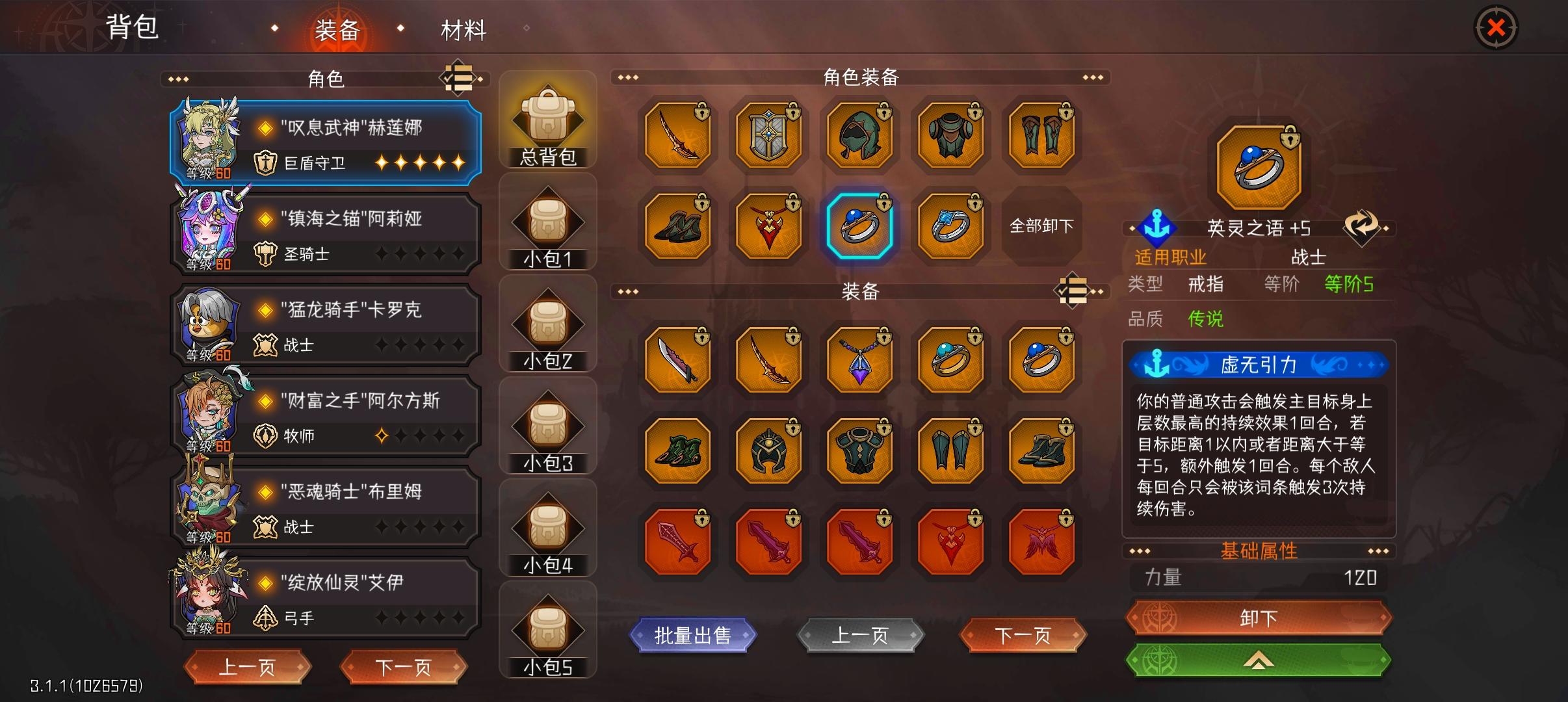1568x702 pixels.
Task: Open the filter icon next to 角色 header
Action: [459, 78]
